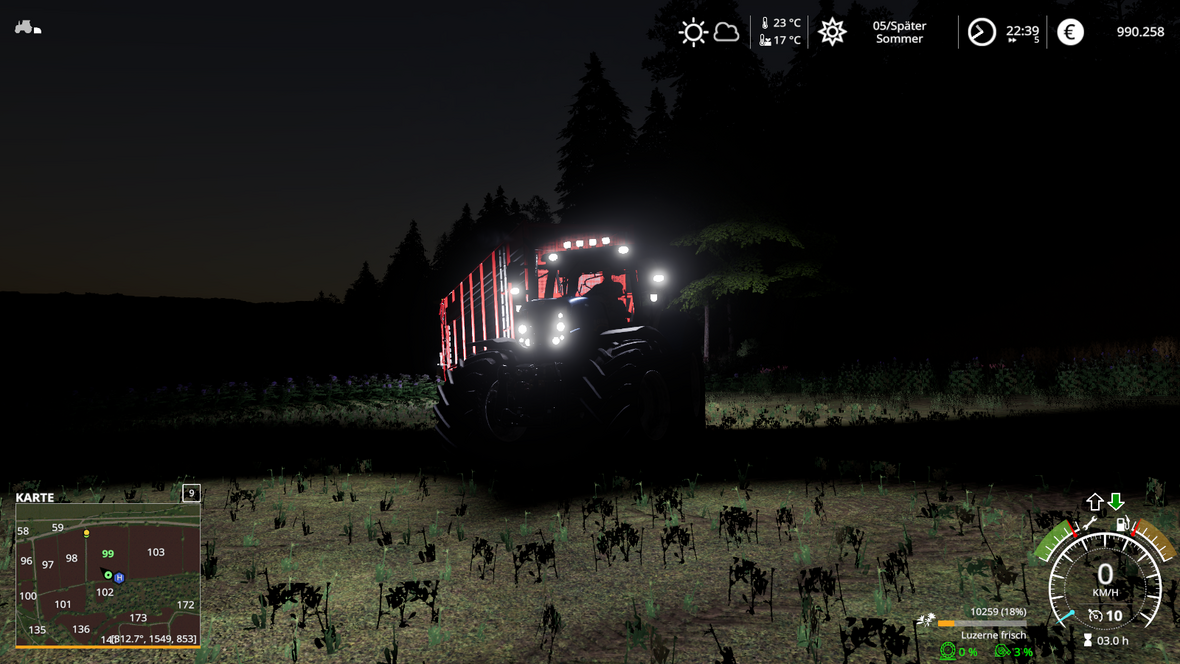Open finances via the euro icon
The height and width of the screenshot is (664, 1180).
tap(1070, 32)
